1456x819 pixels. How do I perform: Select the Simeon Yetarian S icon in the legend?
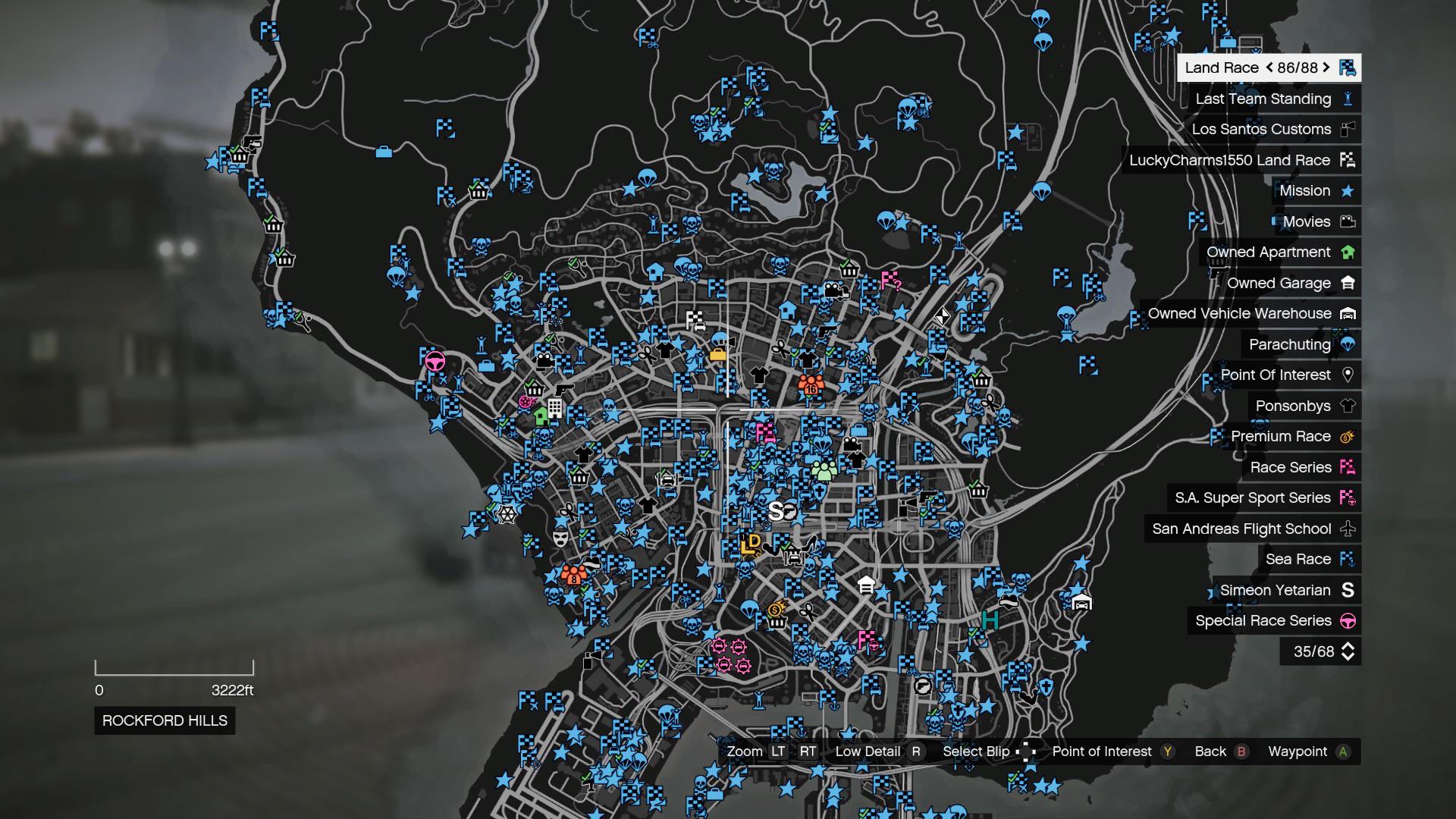(1349, 589)
